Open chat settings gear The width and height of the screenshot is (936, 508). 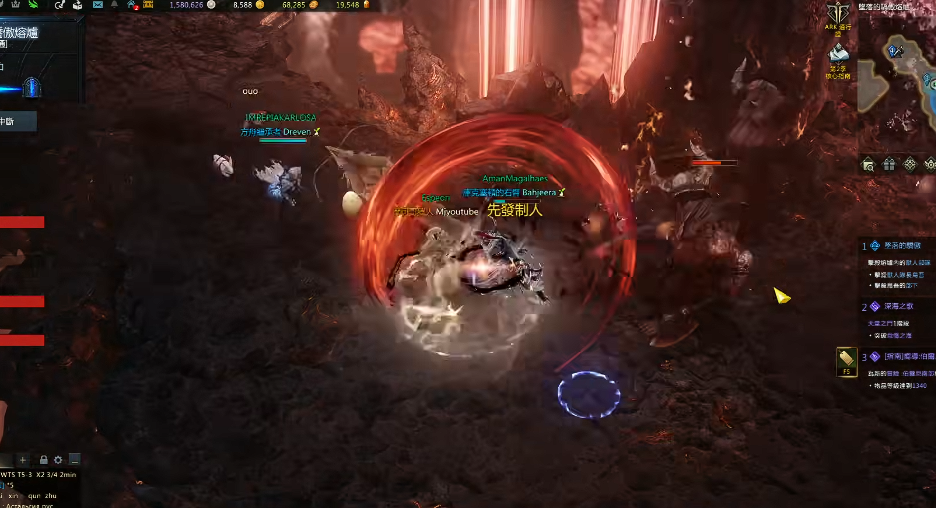(58, 460)
